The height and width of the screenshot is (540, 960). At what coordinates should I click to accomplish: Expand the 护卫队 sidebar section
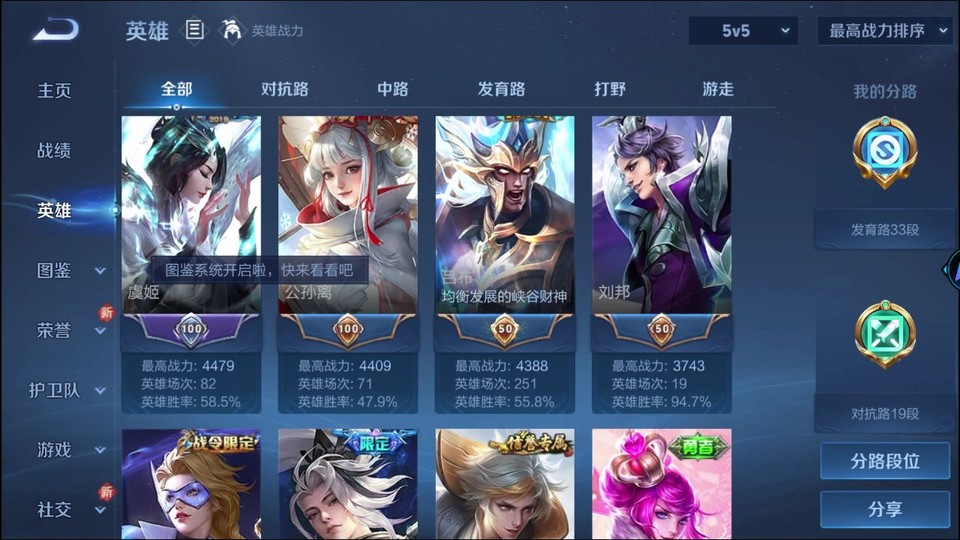tap(68, 390)
